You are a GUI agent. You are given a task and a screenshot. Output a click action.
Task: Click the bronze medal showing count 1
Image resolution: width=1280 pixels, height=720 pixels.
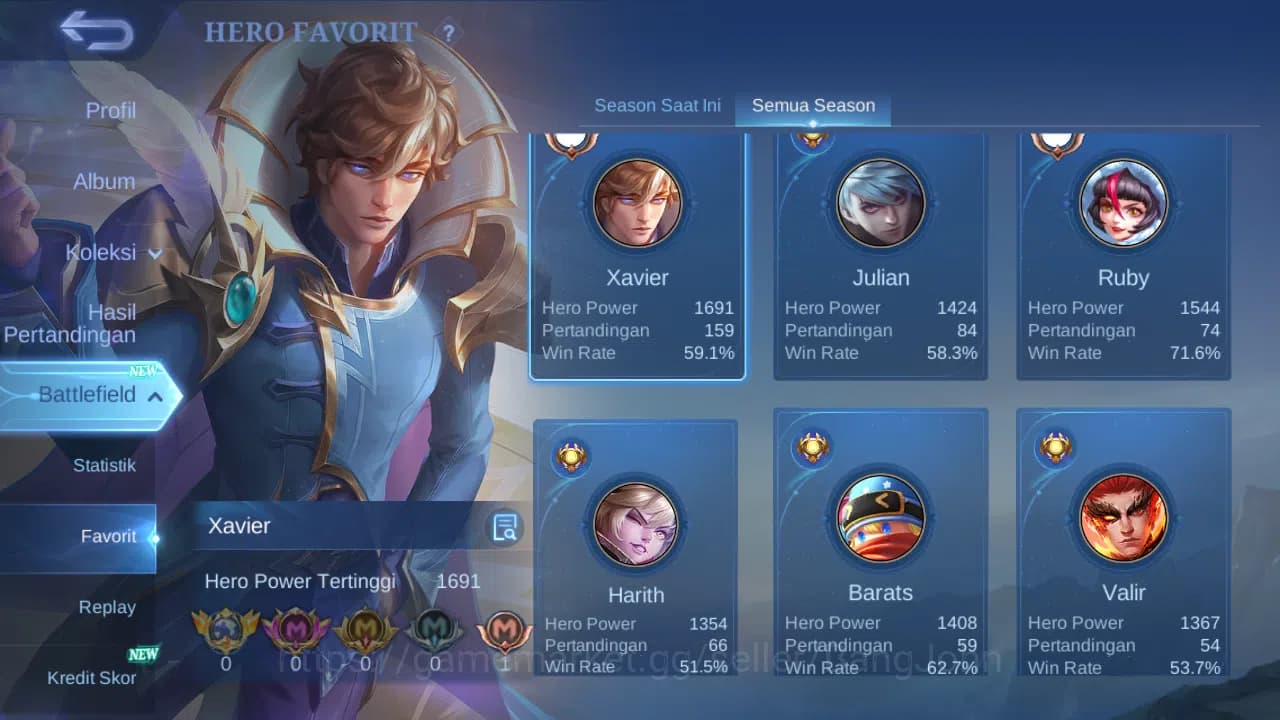pyautogui.click(x=505, y=630)
